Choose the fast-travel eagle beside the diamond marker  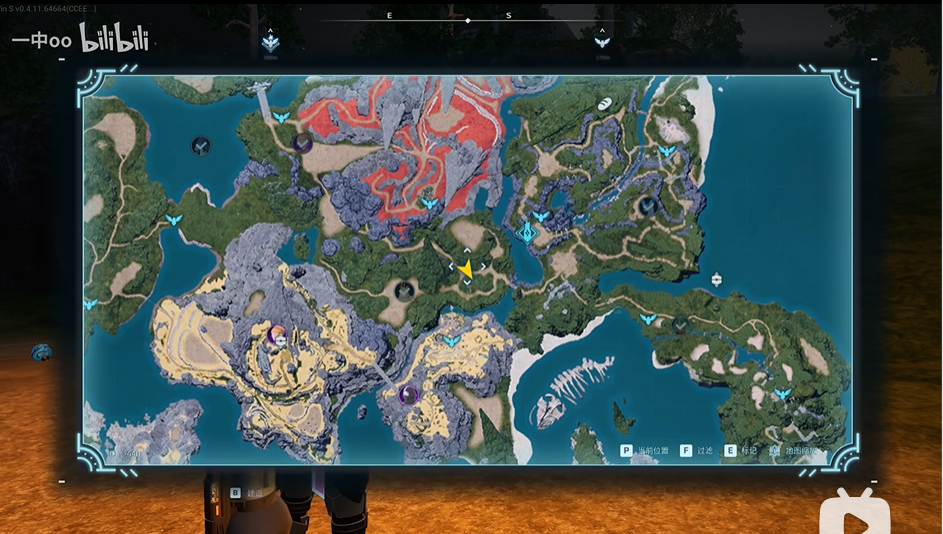(x=541, y=216)
